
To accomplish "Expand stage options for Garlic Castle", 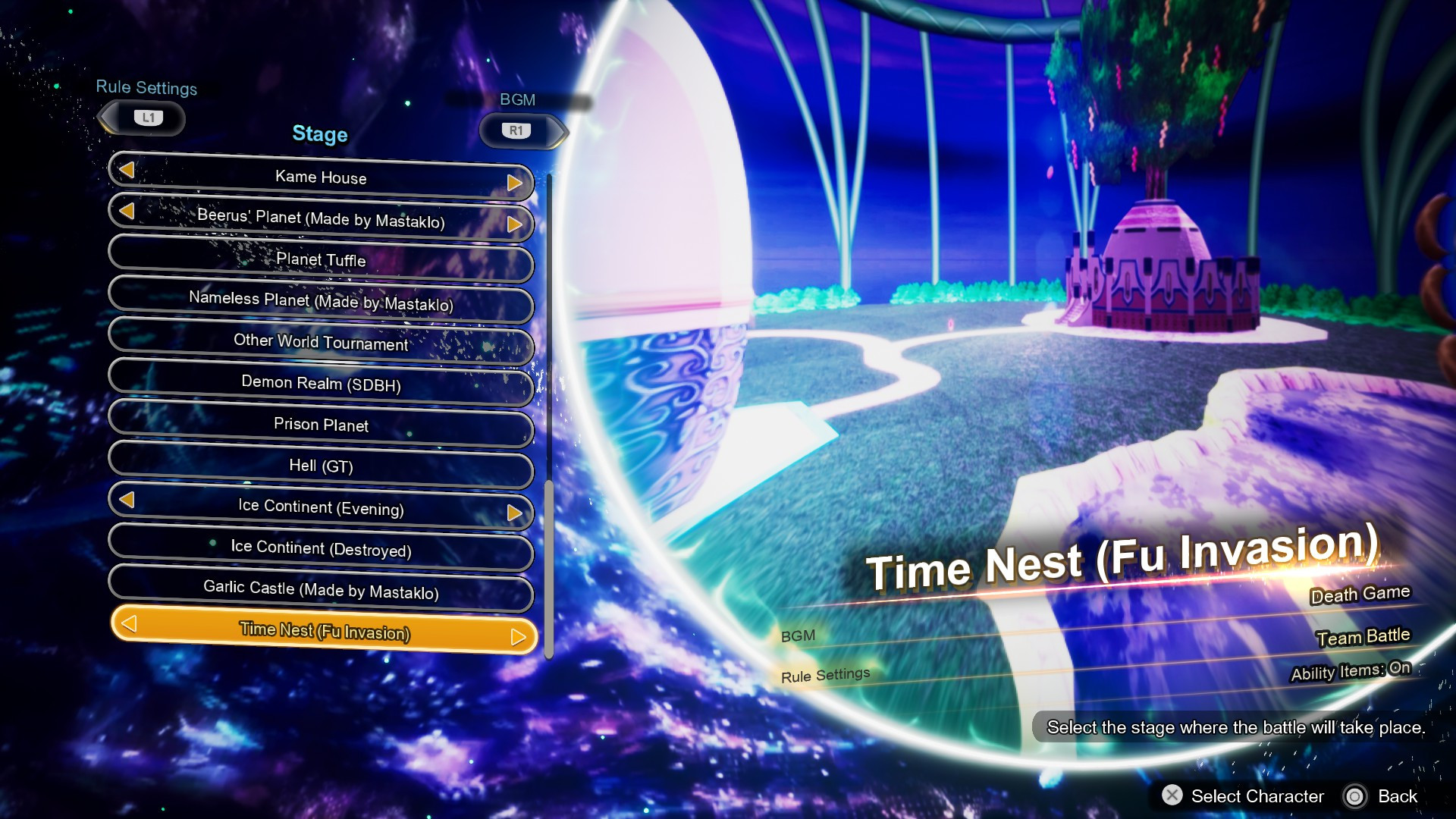I will (x=320, y=591).
